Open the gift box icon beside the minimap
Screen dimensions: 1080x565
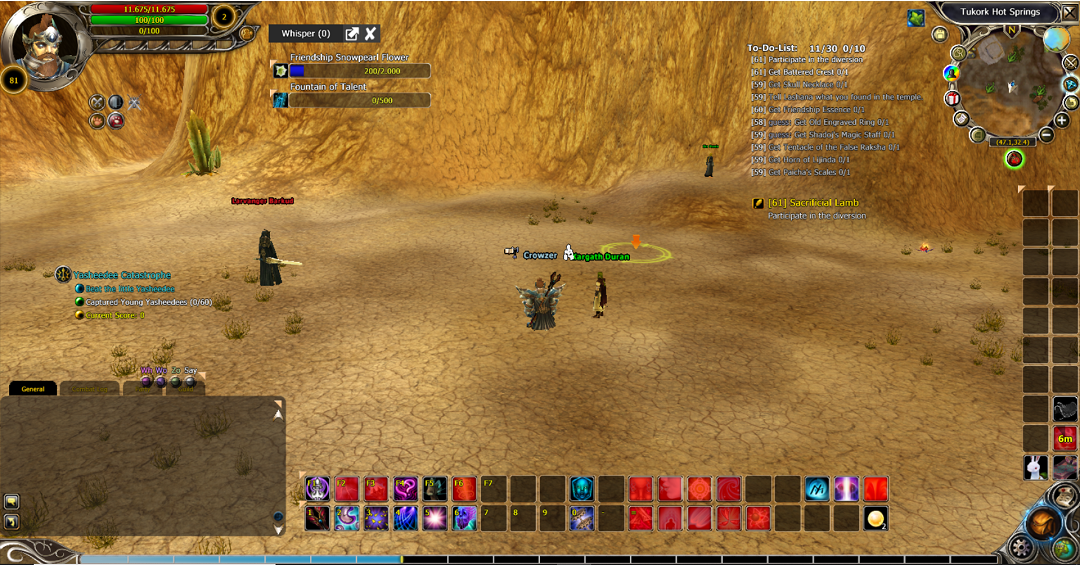pyautogui.click(x=951, y=99)
